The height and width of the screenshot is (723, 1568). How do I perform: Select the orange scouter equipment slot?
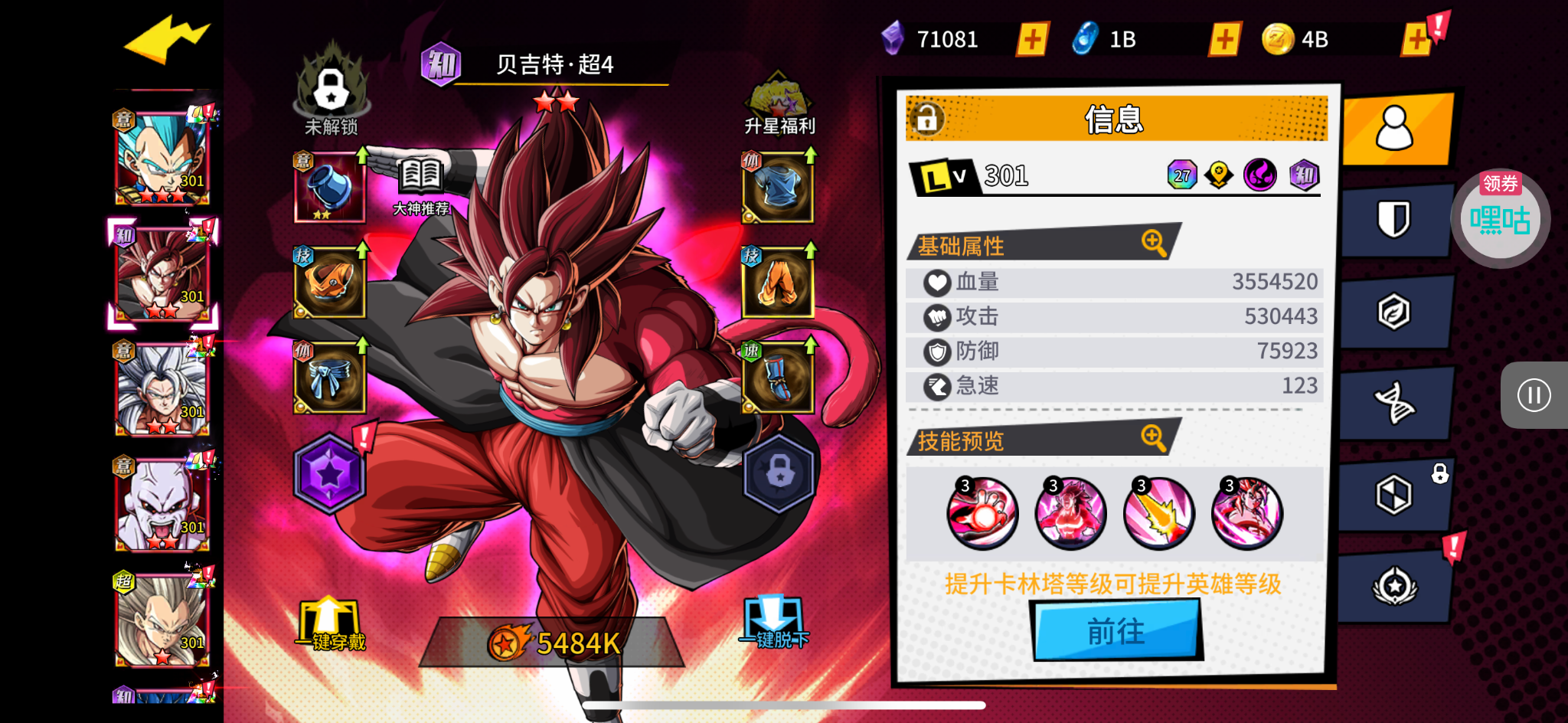tap(330, 282)
